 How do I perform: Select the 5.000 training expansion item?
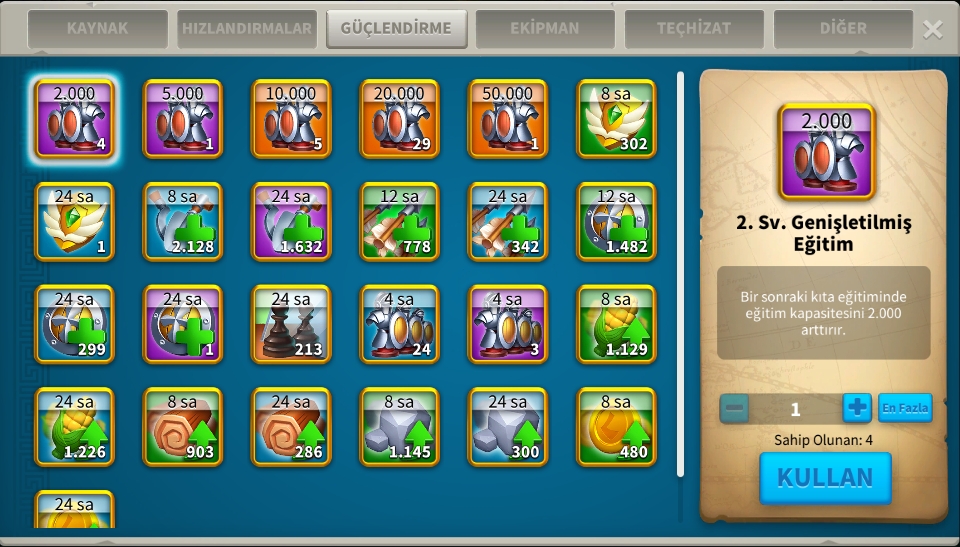point(183,119)
